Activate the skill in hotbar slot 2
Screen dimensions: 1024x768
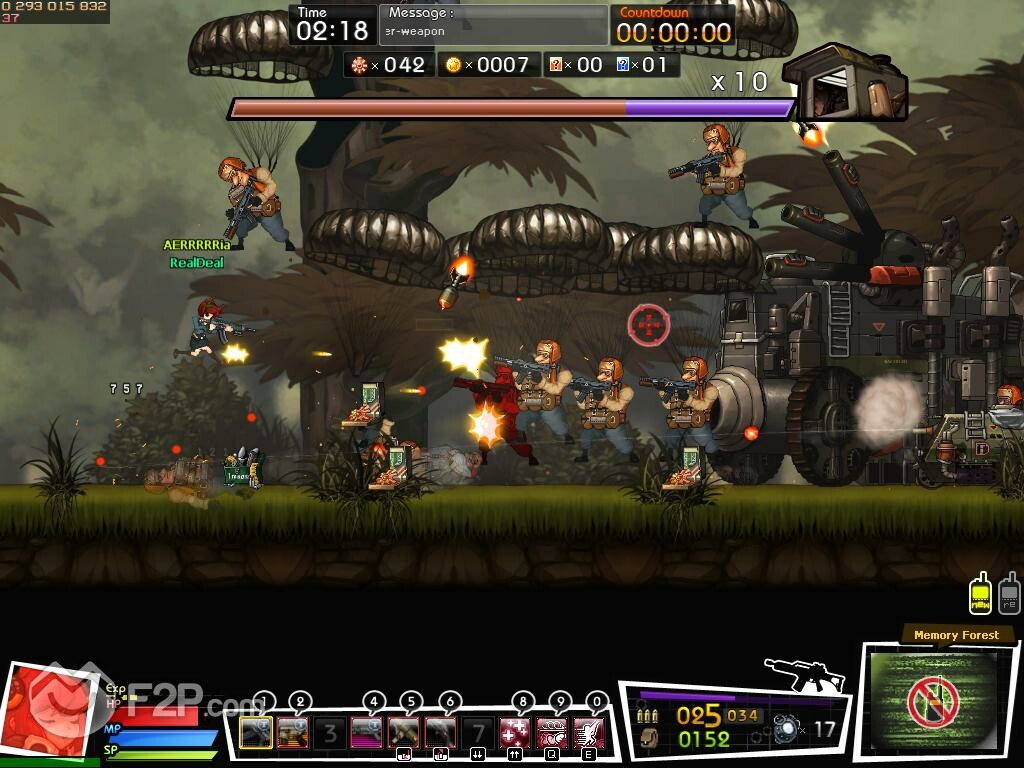pyautogui.click(x=293, y=733)
